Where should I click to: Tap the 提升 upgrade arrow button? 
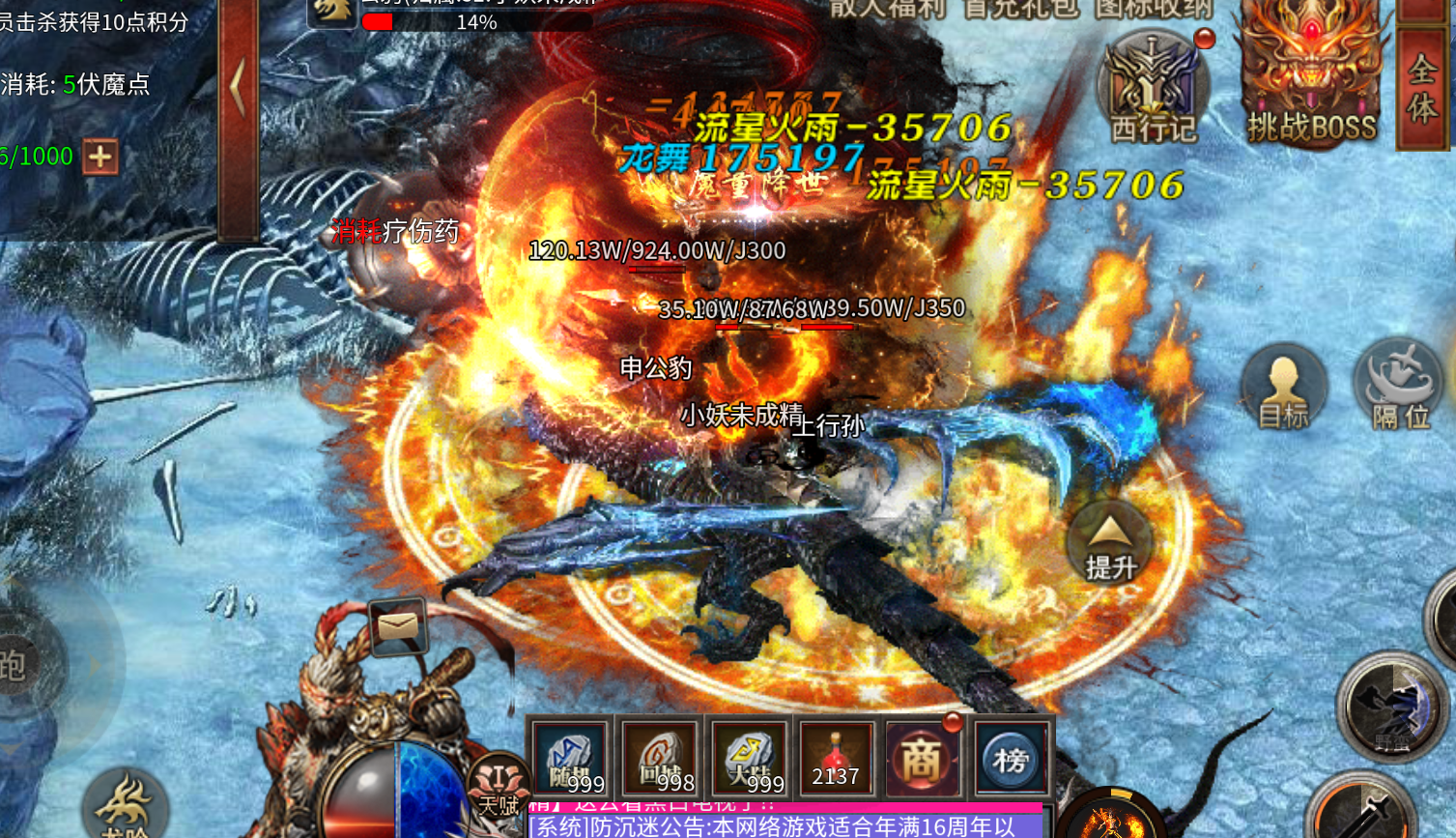coord(1109,545)
